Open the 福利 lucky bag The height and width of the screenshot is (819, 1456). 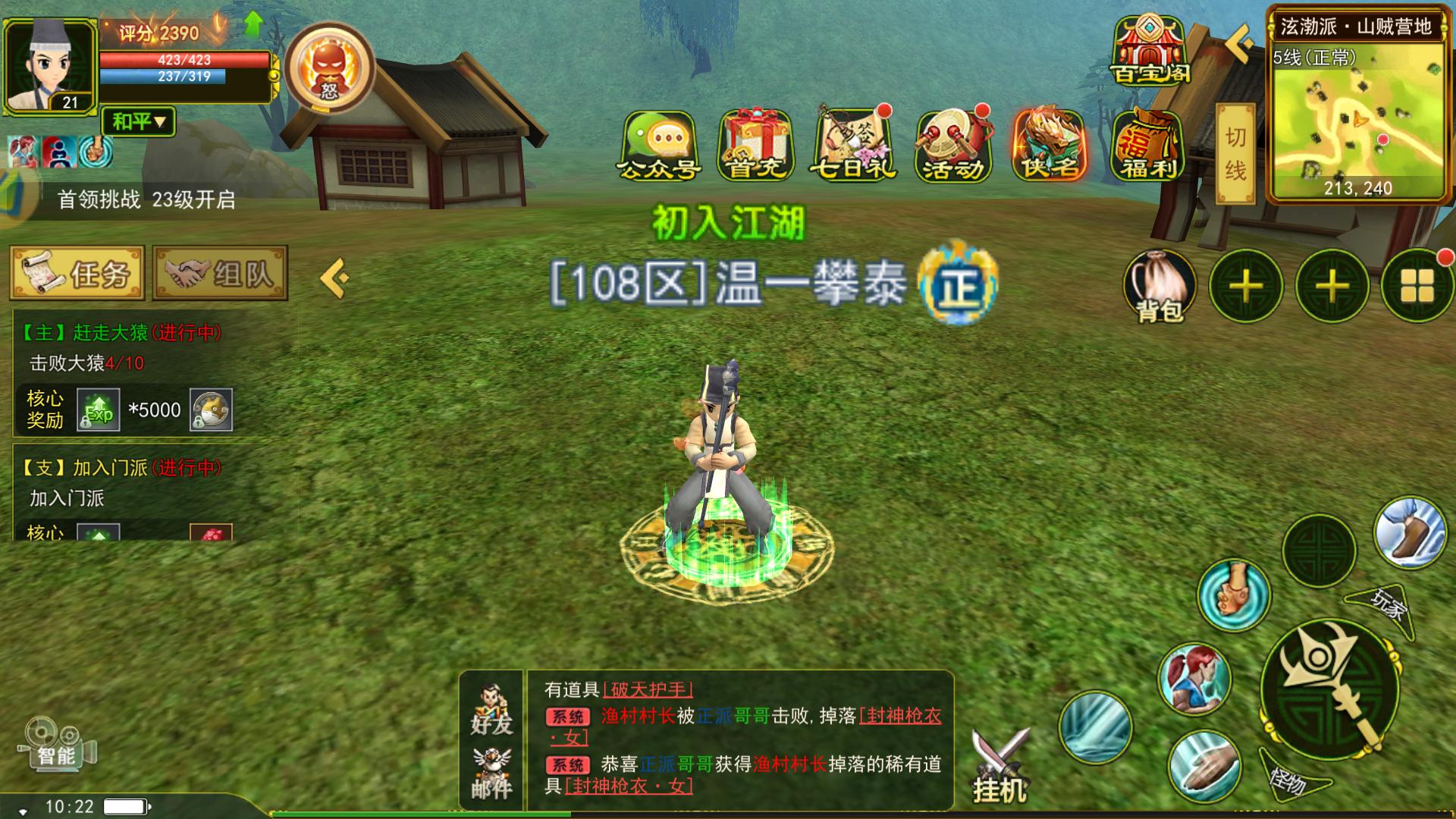[1148, 145]
